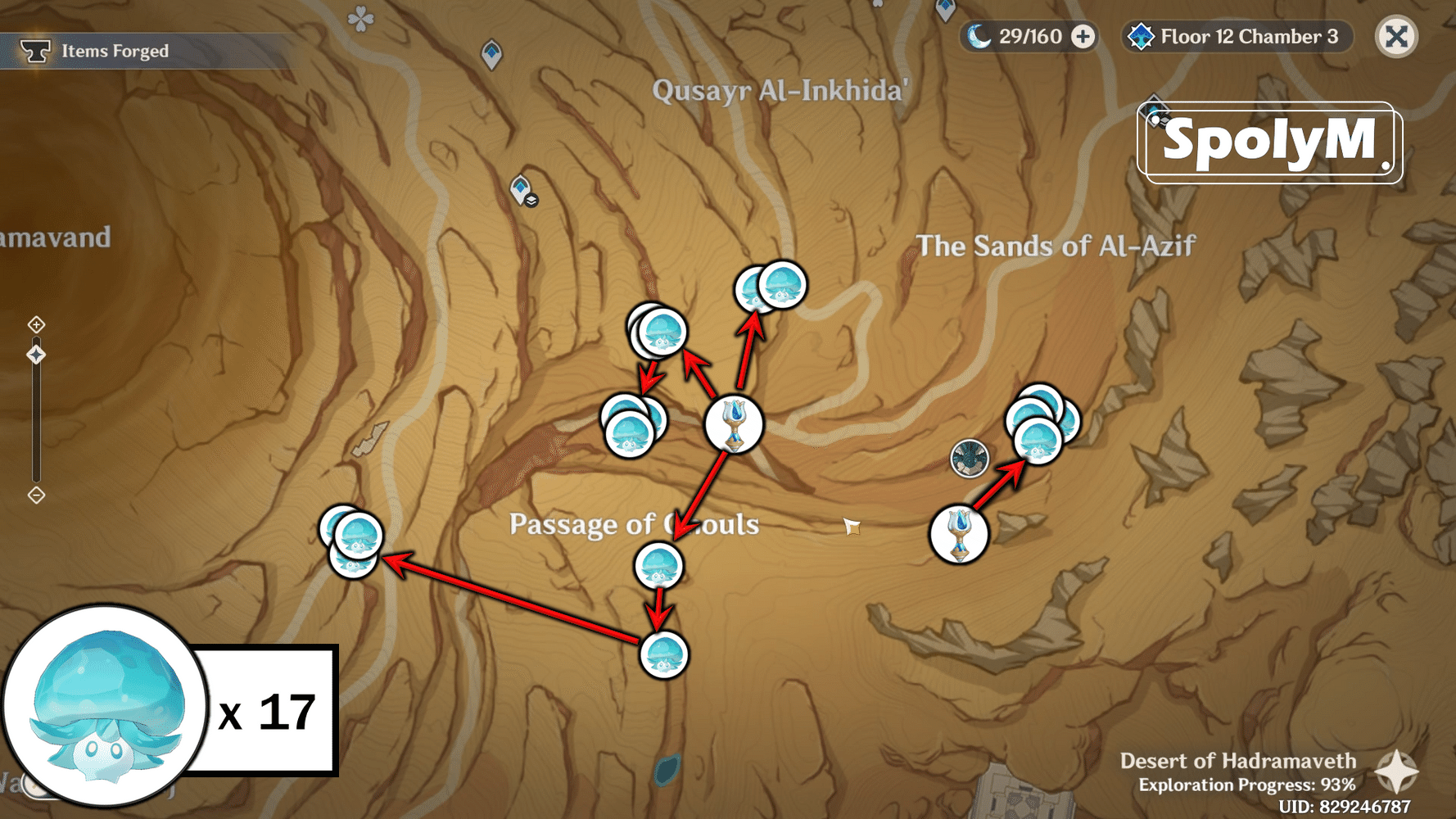Select the Abyss icon beside Floor 12 Chamber 3
Image resolution: width=1456 pixels, height=819 pixels.
tap(1141, 36)
